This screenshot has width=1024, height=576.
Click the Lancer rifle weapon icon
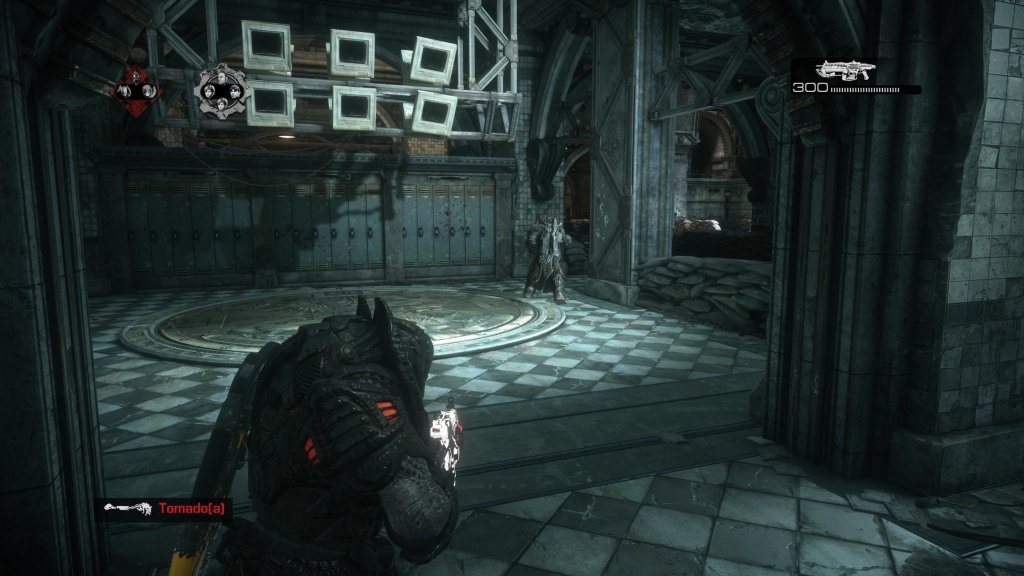point(845,70)
